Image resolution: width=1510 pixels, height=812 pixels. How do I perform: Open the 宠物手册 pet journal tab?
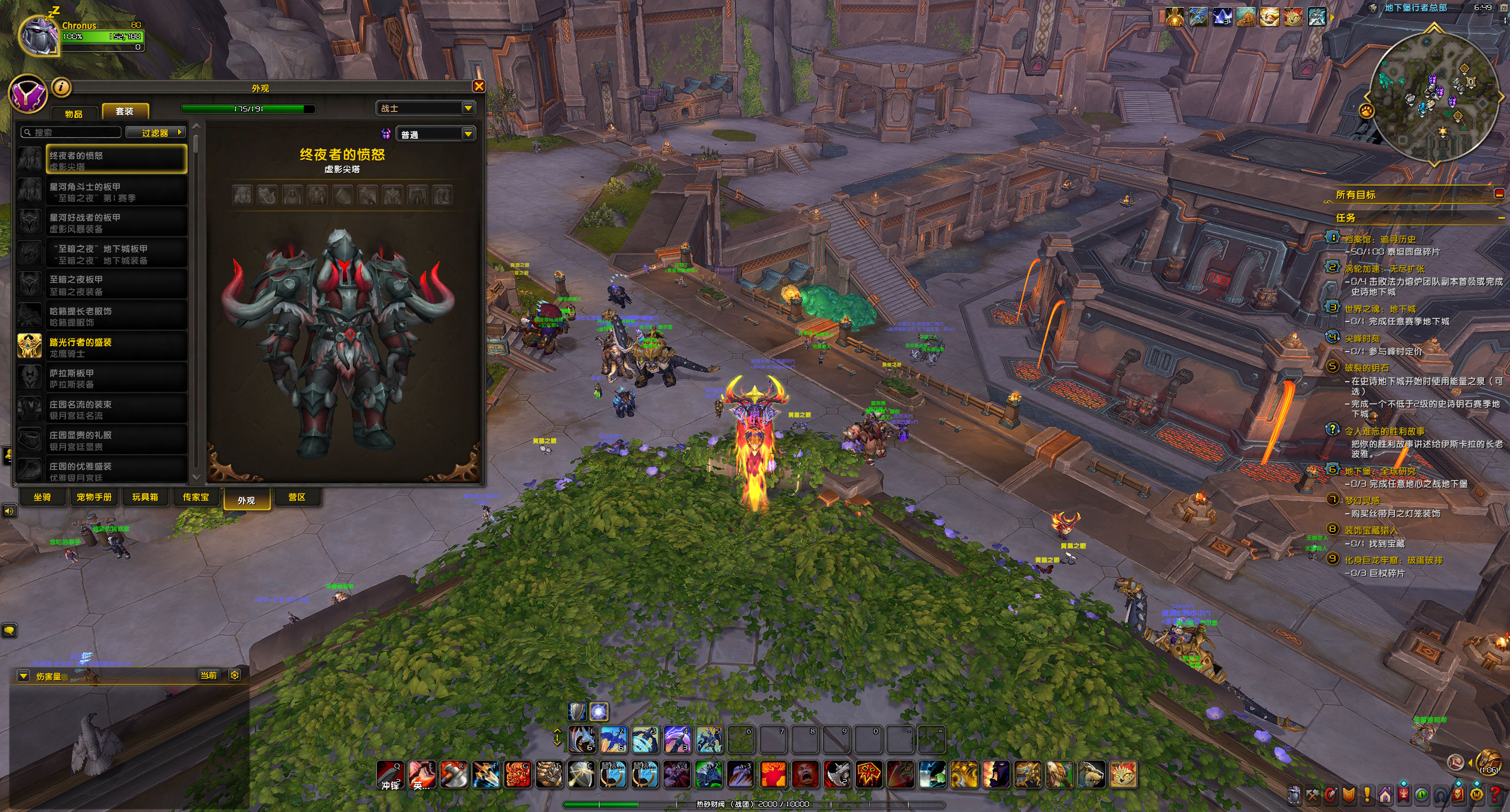coord(94,497)
